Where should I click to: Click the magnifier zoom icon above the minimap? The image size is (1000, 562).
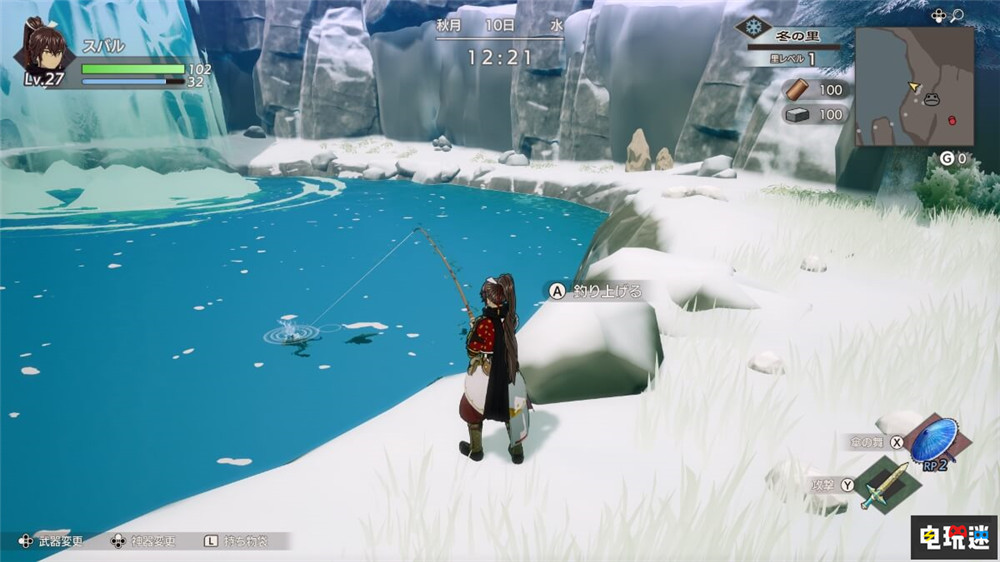point(957,15)
